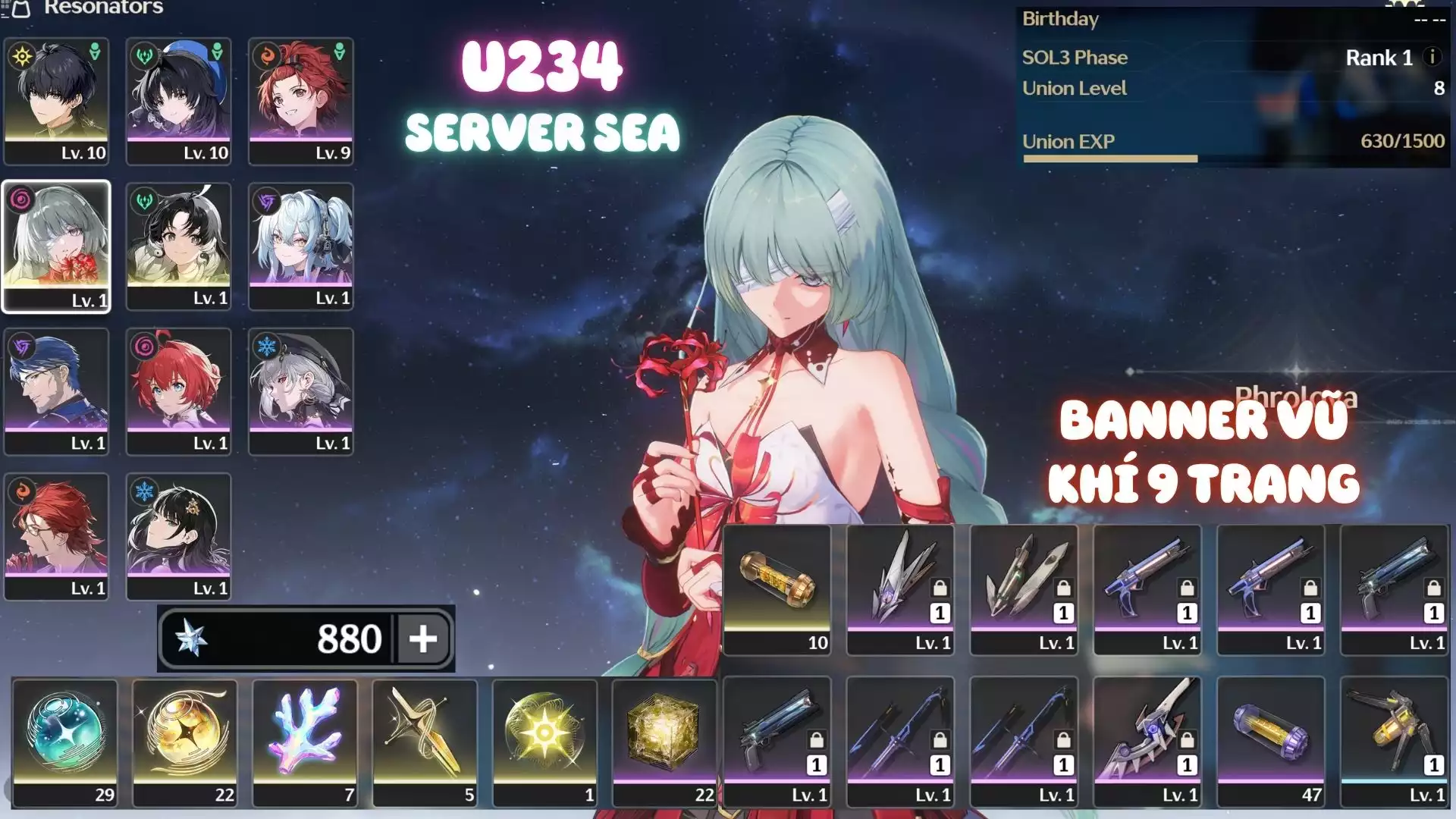Select the red-haired man with glasses portrait
The width and height of the screenshot is (1456, 819).
56,536
